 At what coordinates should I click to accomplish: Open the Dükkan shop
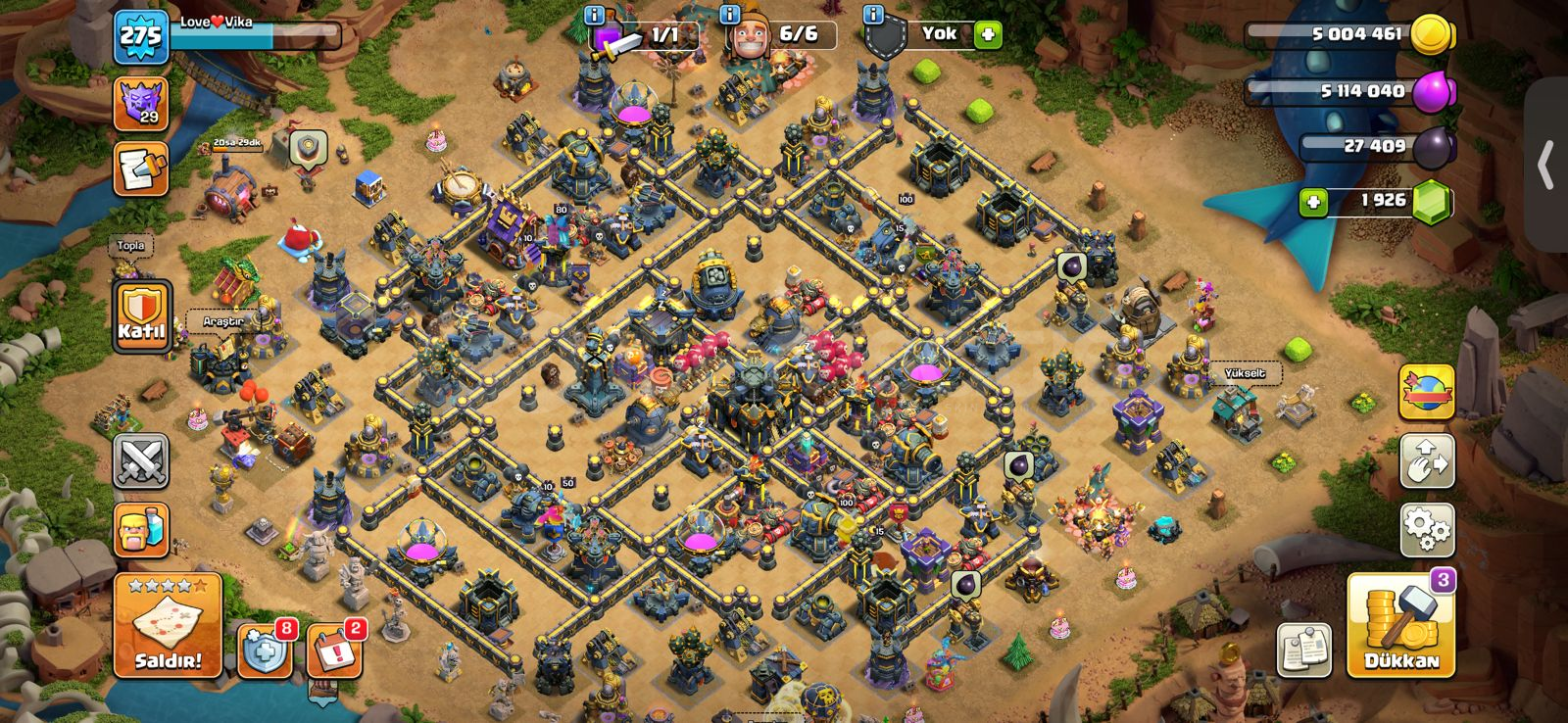point(1400,627)
